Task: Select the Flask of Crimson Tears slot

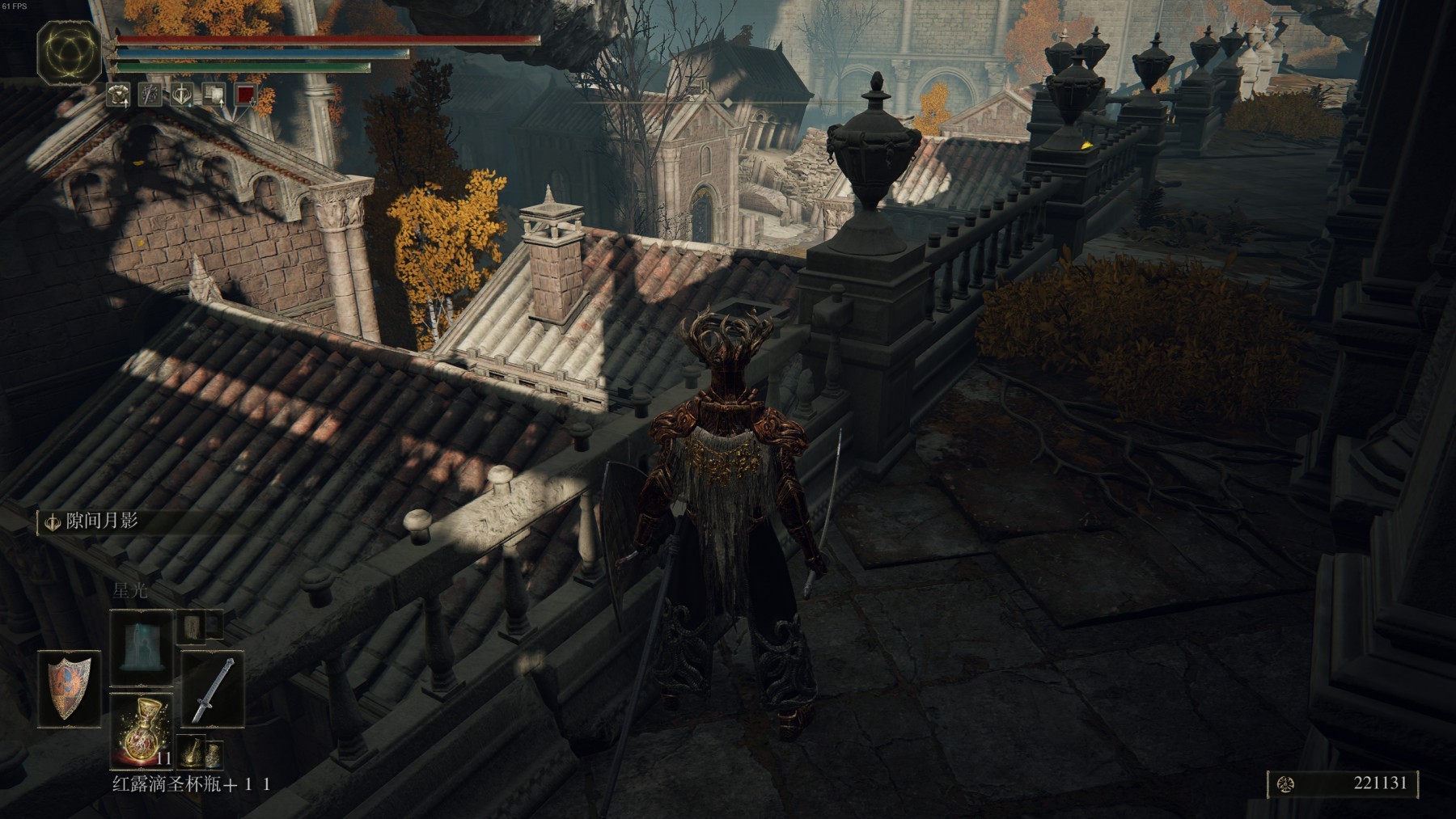Action: click(x=141, y=730)
